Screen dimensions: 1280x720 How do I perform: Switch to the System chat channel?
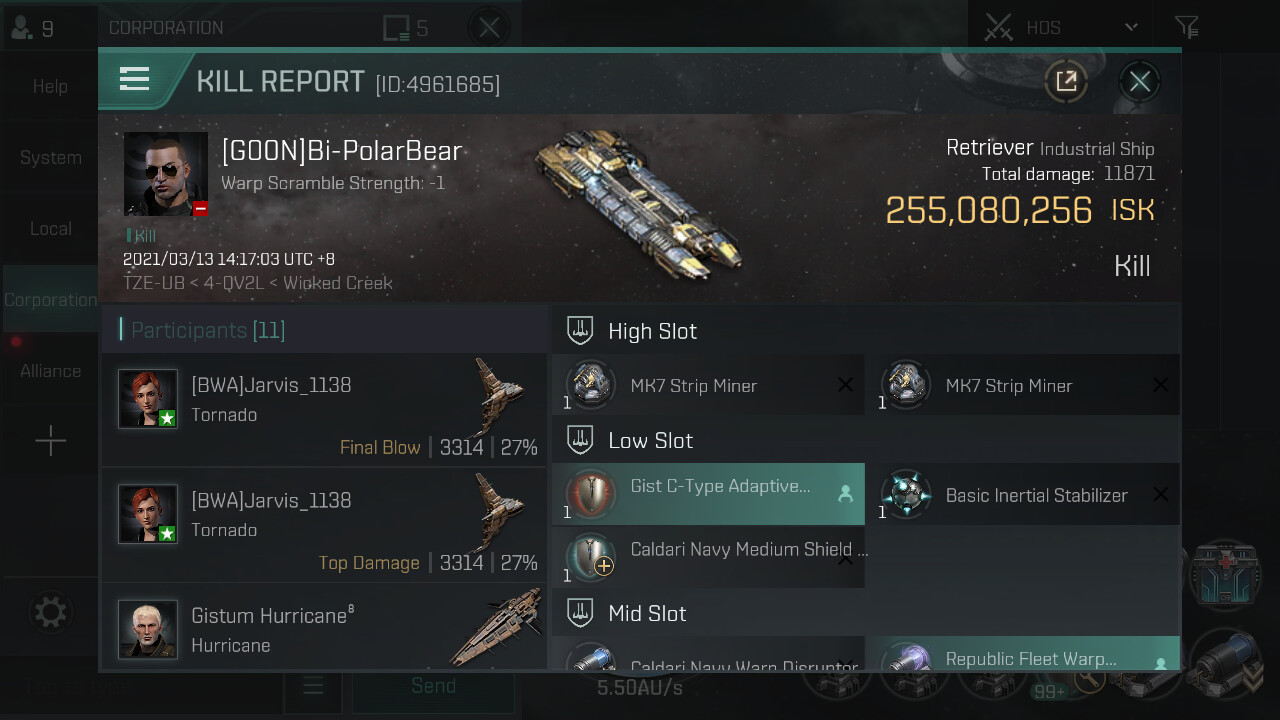coord(50,158)
